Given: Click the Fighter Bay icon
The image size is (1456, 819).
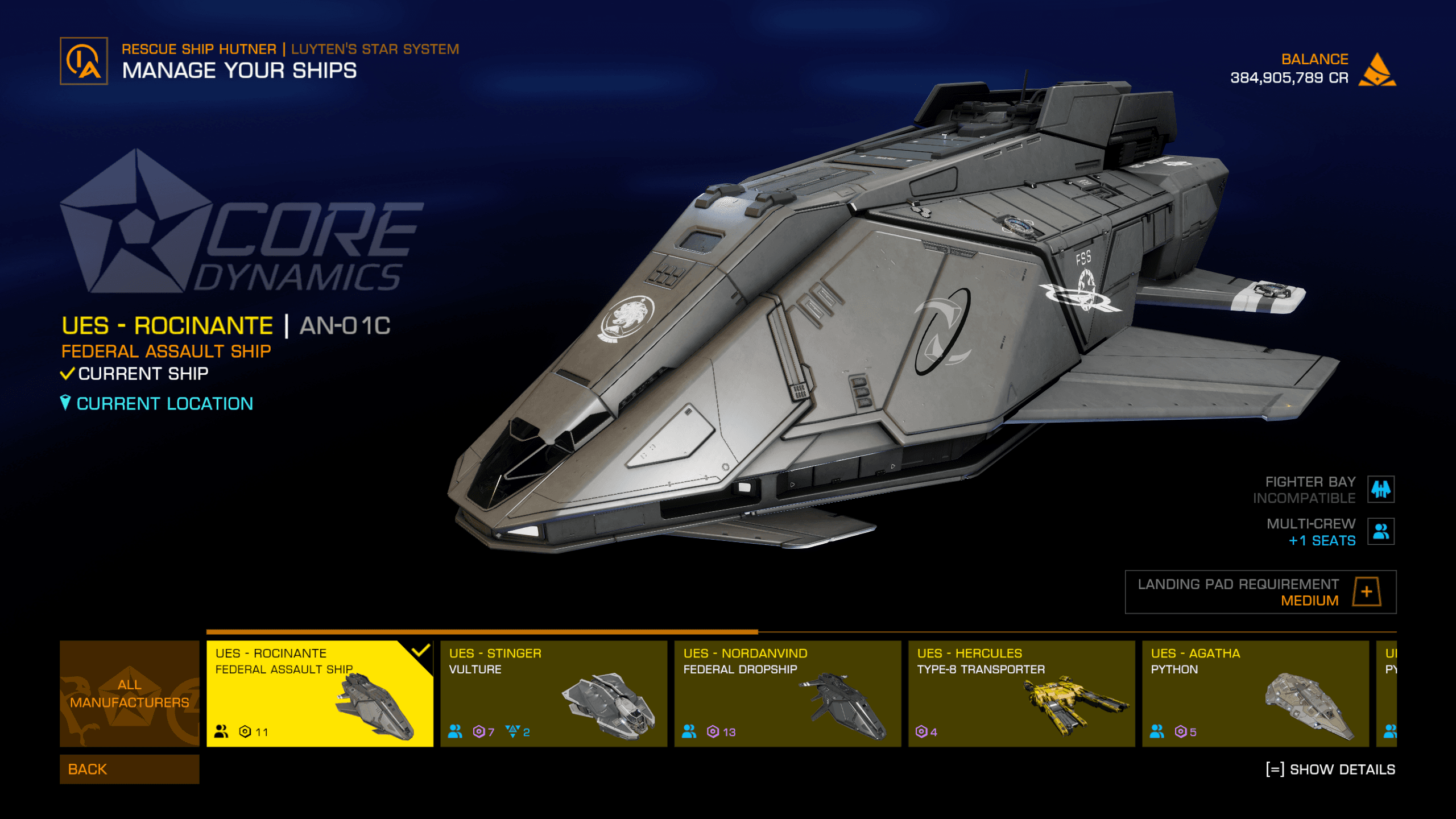Looking at the screenshot, I should pos(1380,489).
